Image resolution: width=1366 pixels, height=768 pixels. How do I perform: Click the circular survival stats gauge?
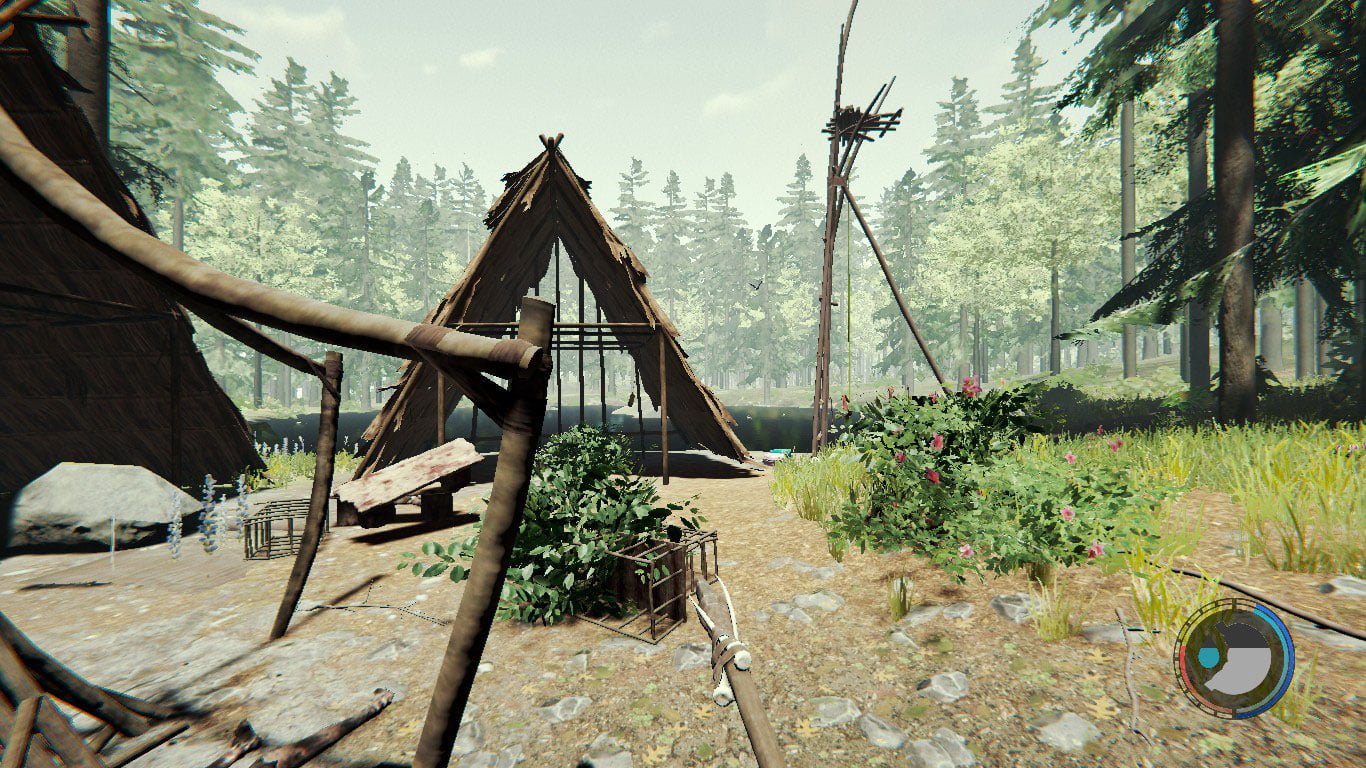[1234, 658]
